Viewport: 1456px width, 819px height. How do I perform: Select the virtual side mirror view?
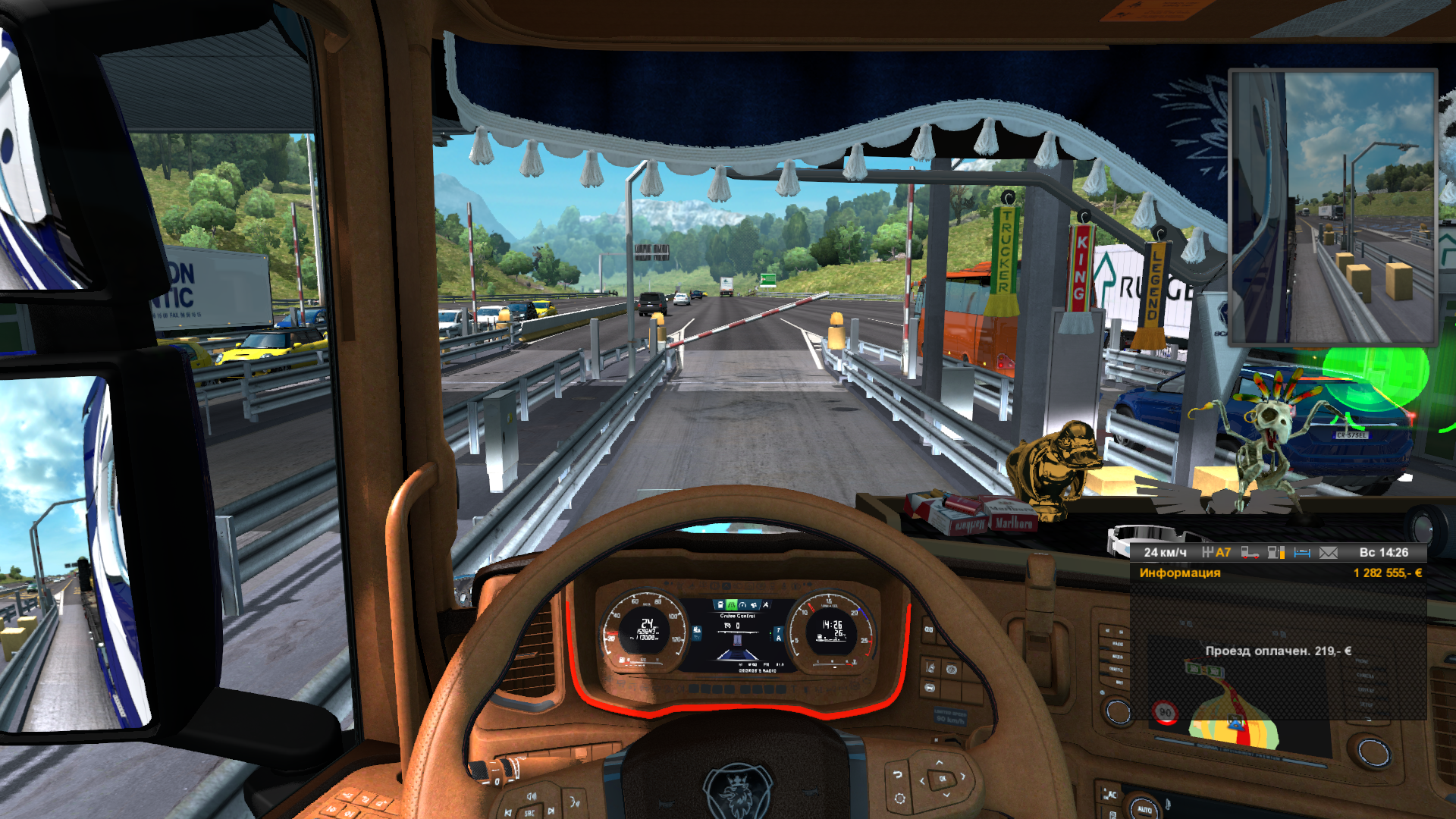point(1332,208)
